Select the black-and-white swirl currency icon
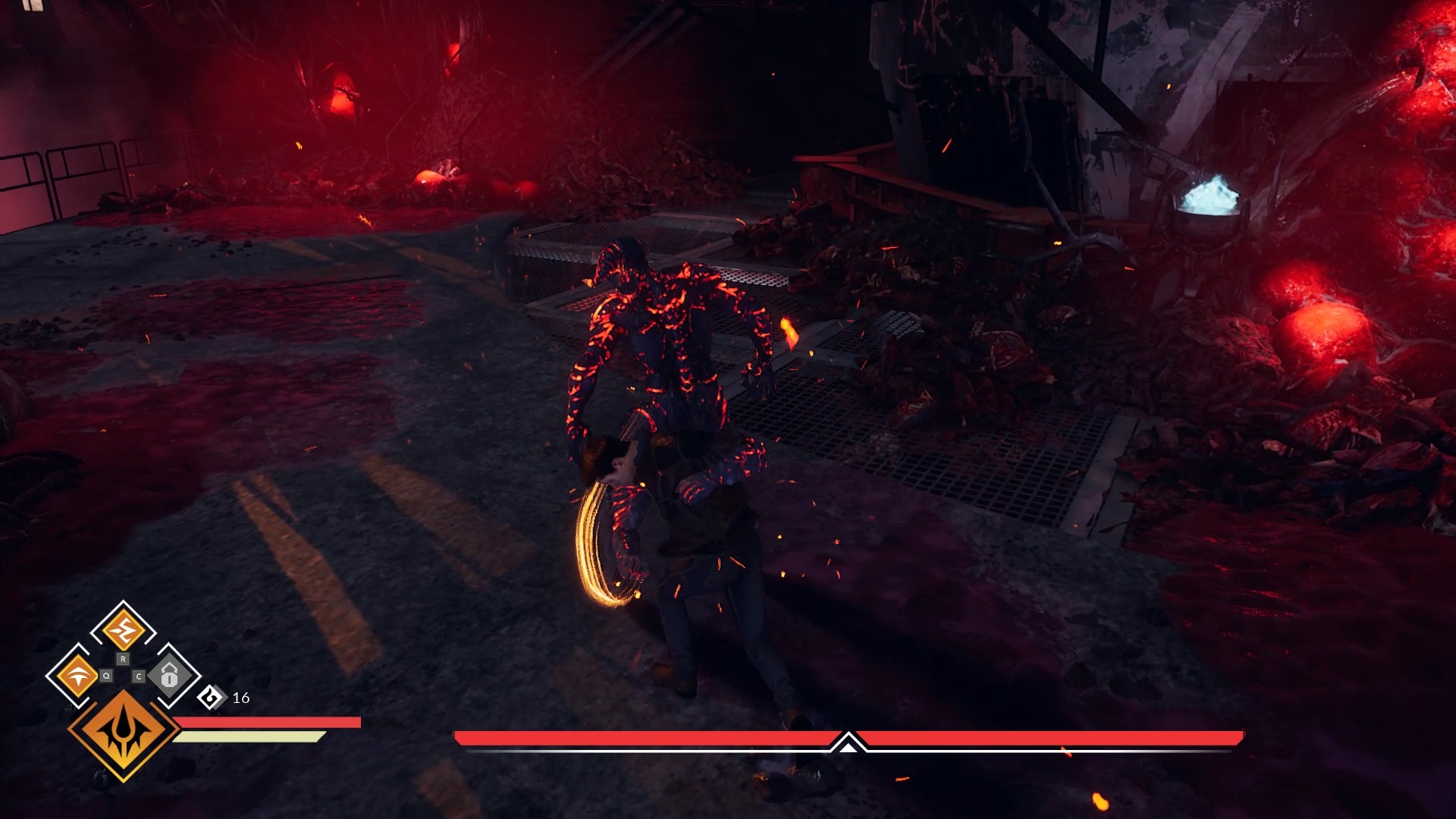The height and width of the screenshot is (819, 1456). tap(211, 697)
